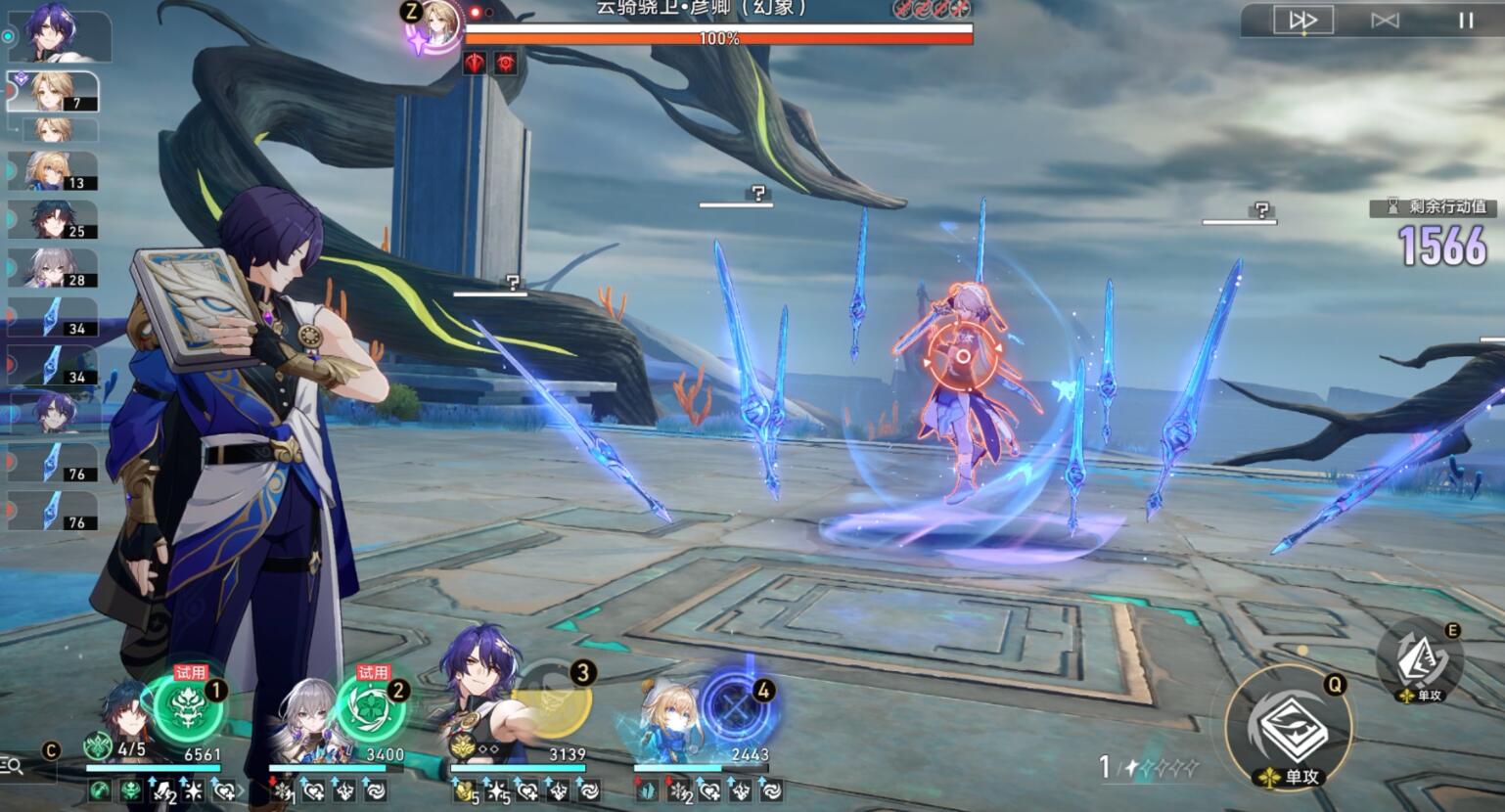Open the battle details magnifier list icon
This screenshot has height=812, width=1505.
[x=13, y=765]
